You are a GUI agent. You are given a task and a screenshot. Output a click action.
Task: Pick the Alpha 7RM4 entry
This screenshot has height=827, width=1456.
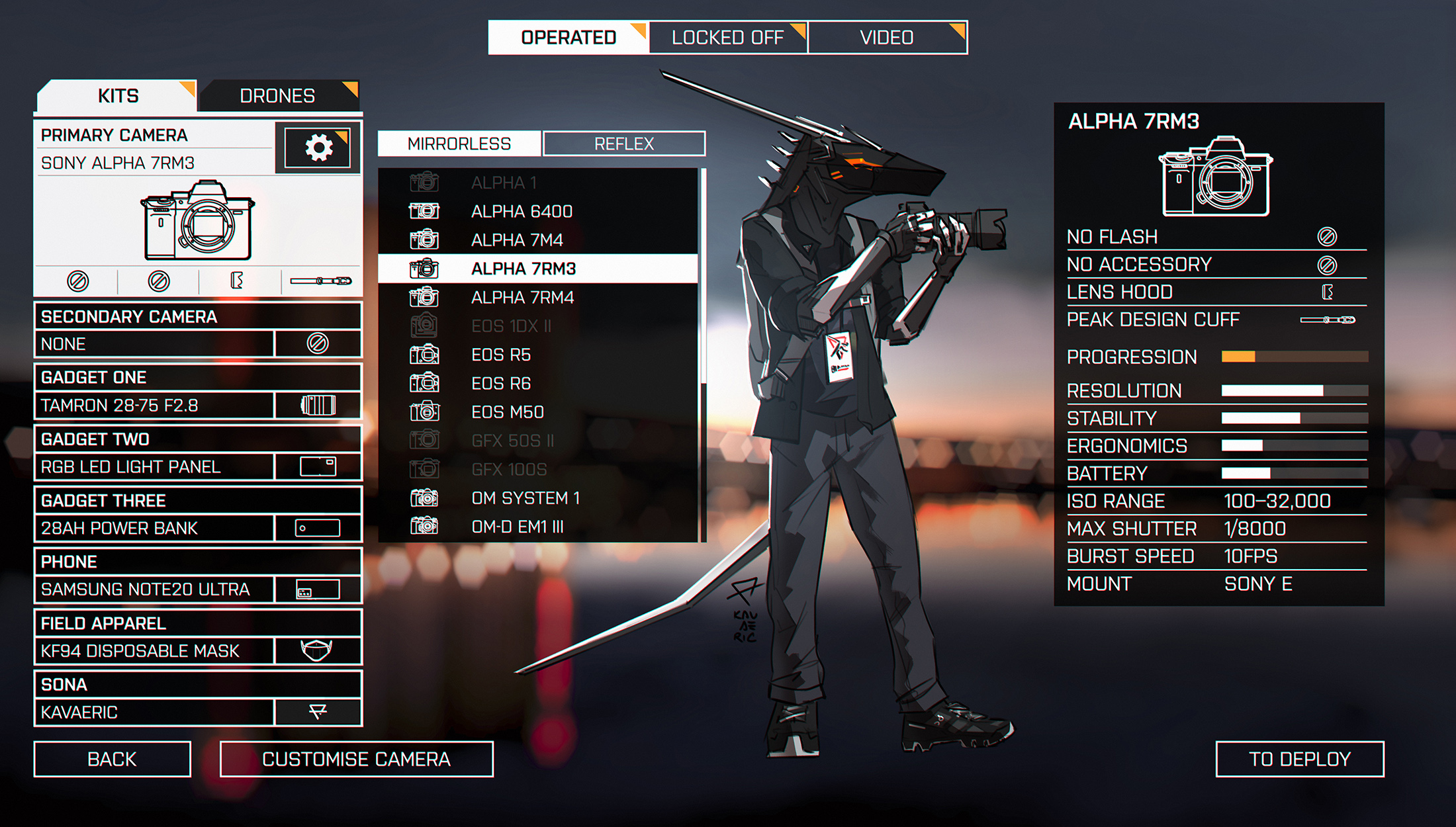pyautogui.click(x=522, y=298)
